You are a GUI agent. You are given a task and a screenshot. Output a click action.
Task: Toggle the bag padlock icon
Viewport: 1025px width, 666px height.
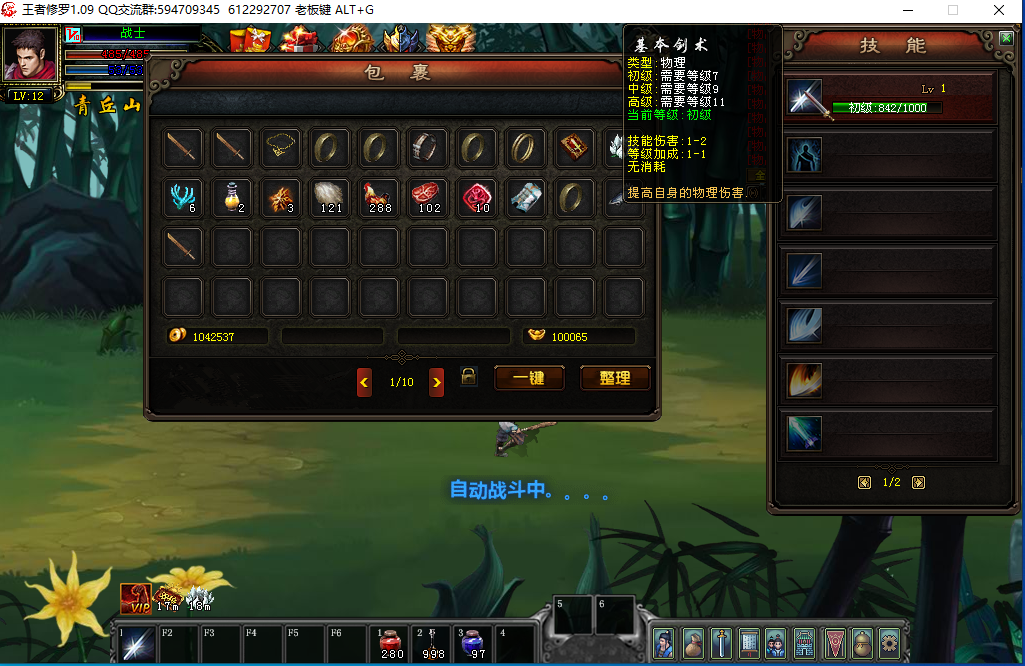[x=468, y=376]
